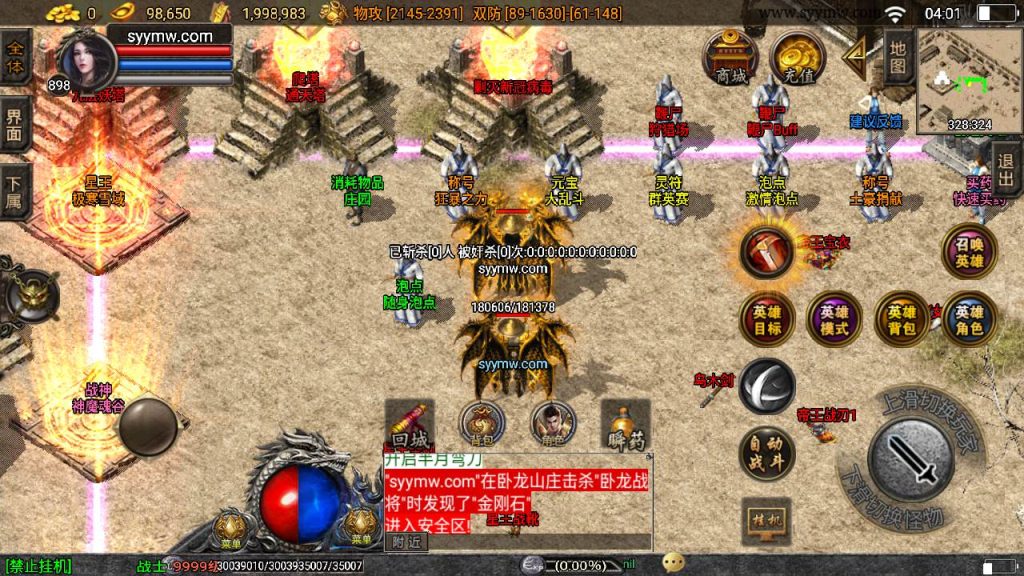The width and height of the screenshot is (1024, 576).
Task: Use the 瞬药 instant potion
Action: pos(626,427)
